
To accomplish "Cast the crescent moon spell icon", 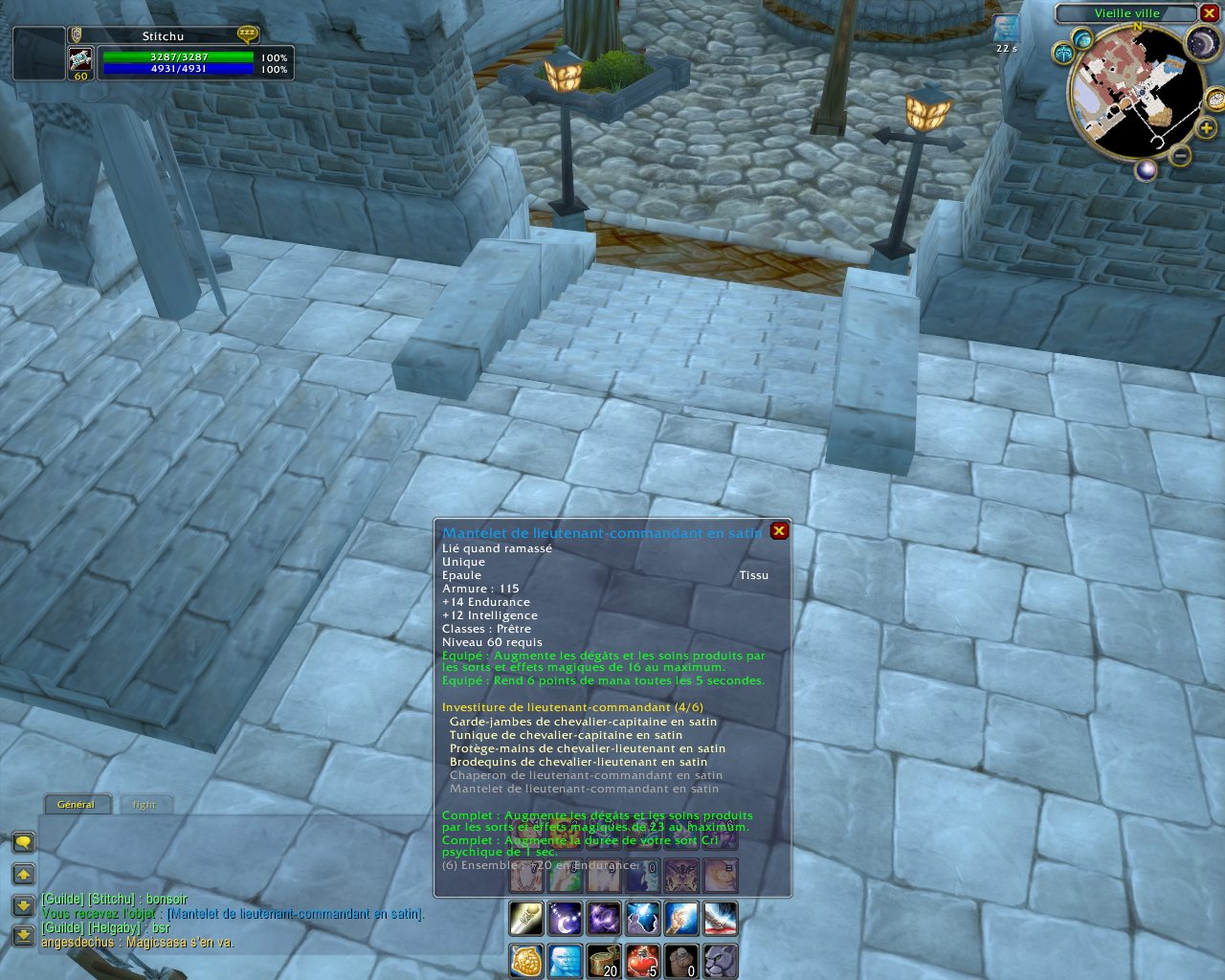I will pyautogui.click(x=565, y=919).
